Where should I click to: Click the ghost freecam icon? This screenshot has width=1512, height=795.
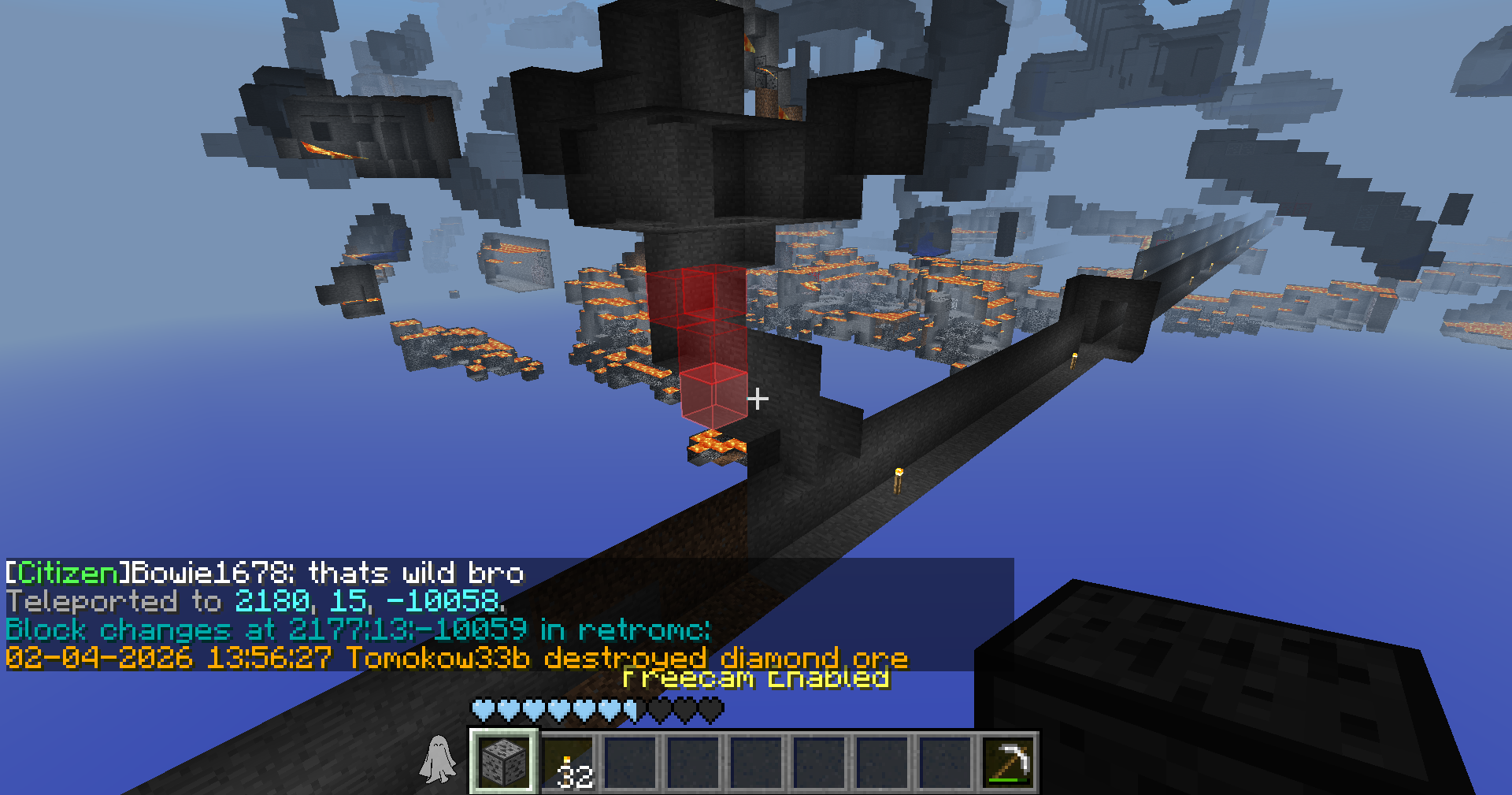click(x=438, y=760)
